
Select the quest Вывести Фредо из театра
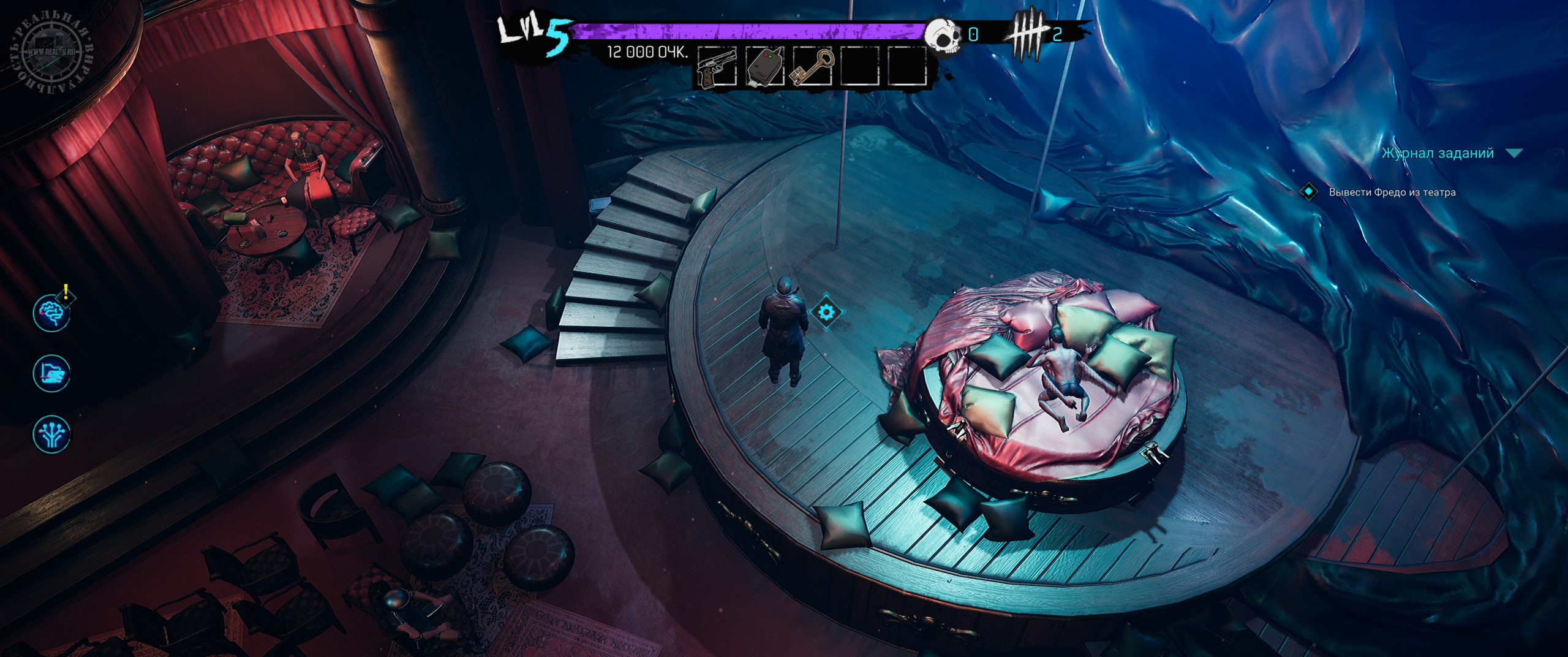[1392, 192]
